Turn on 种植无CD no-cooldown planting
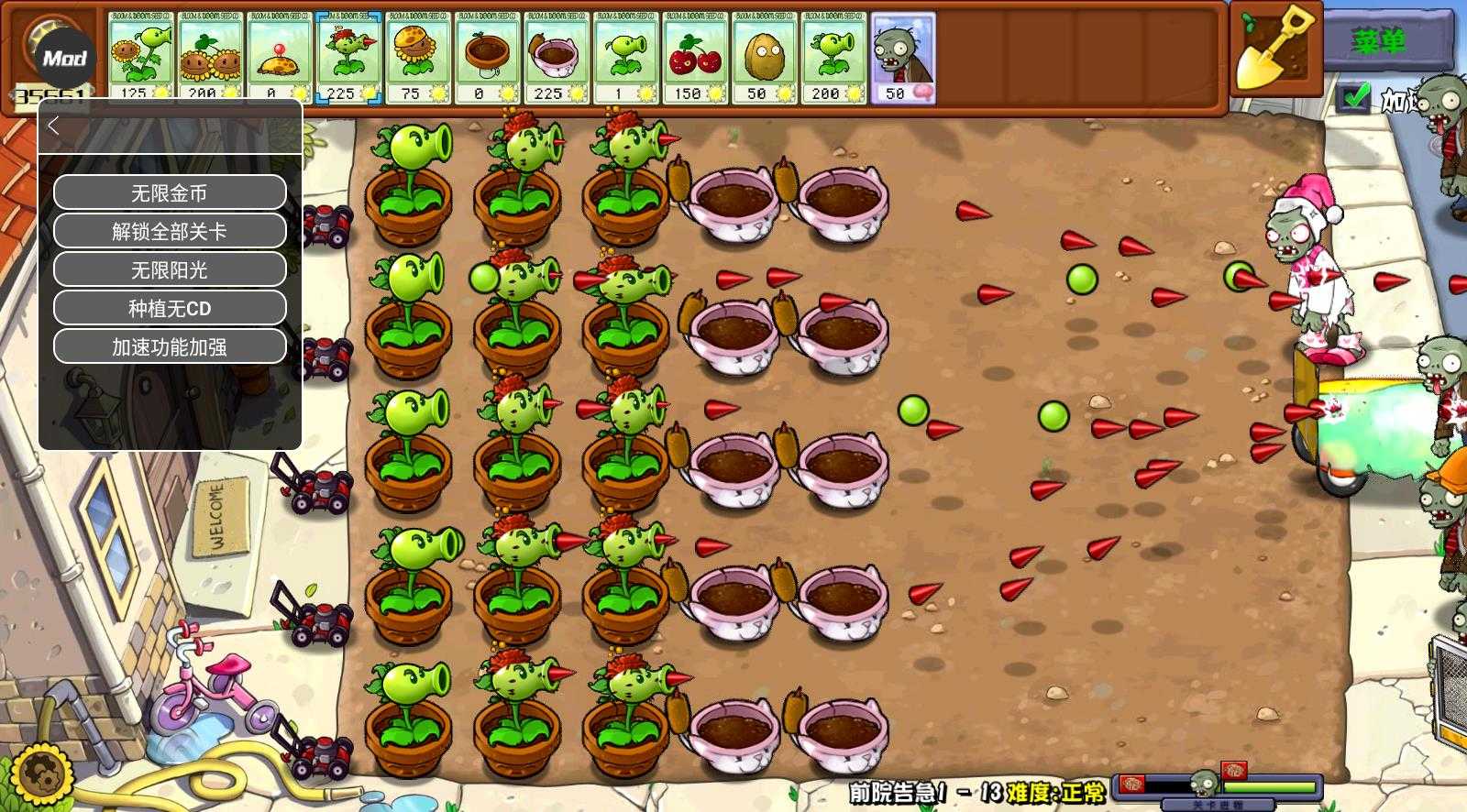Image resolution: width=1467 pixels, height=812 pixels. point(170,308)
